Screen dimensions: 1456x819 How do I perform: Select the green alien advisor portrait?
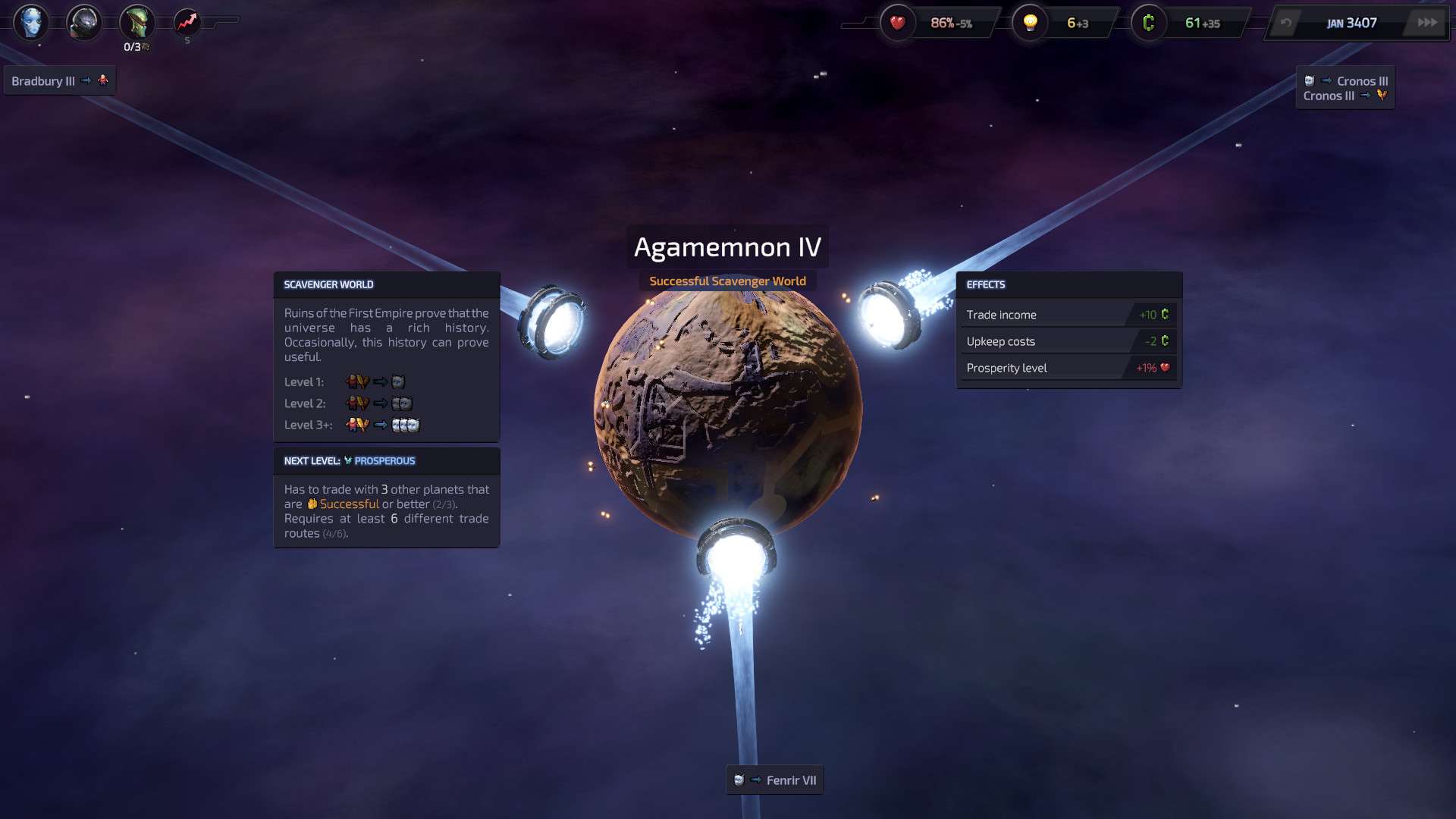pos(136,22)
